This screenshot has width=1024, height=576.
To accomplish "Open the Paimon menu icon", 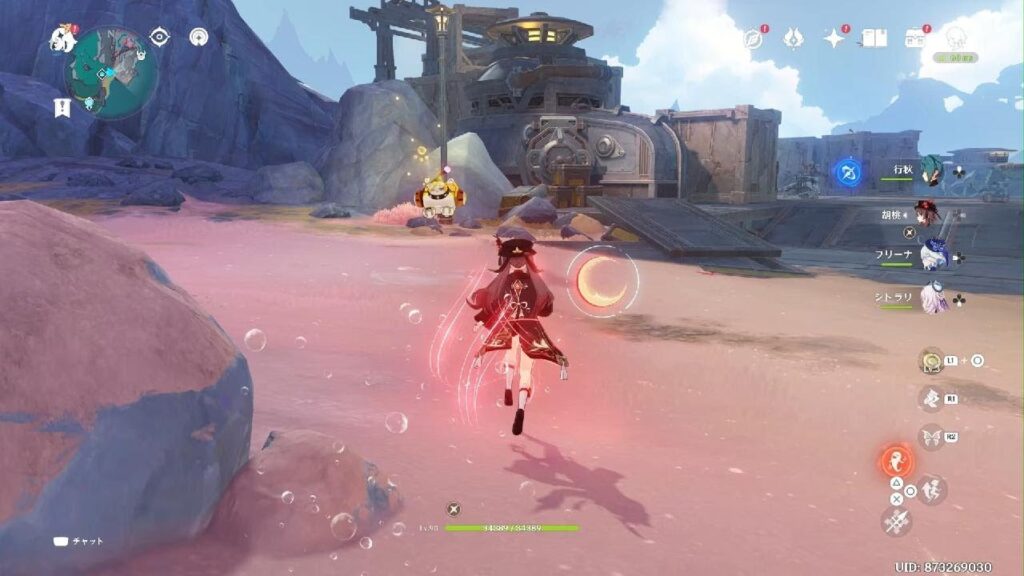I will tap(60, 38).
